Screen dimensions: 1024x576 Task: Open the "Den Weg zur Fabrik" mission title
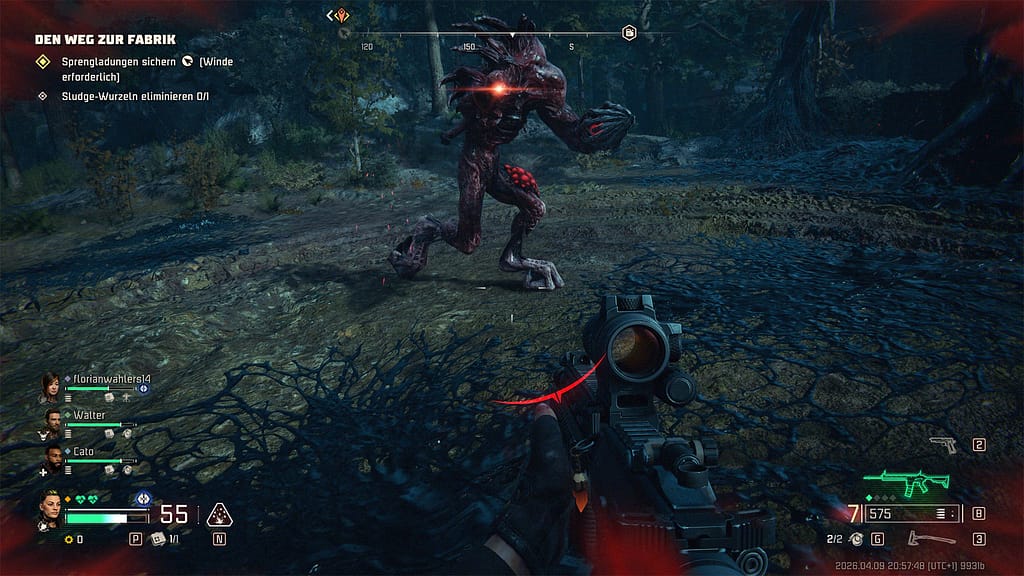105,40
